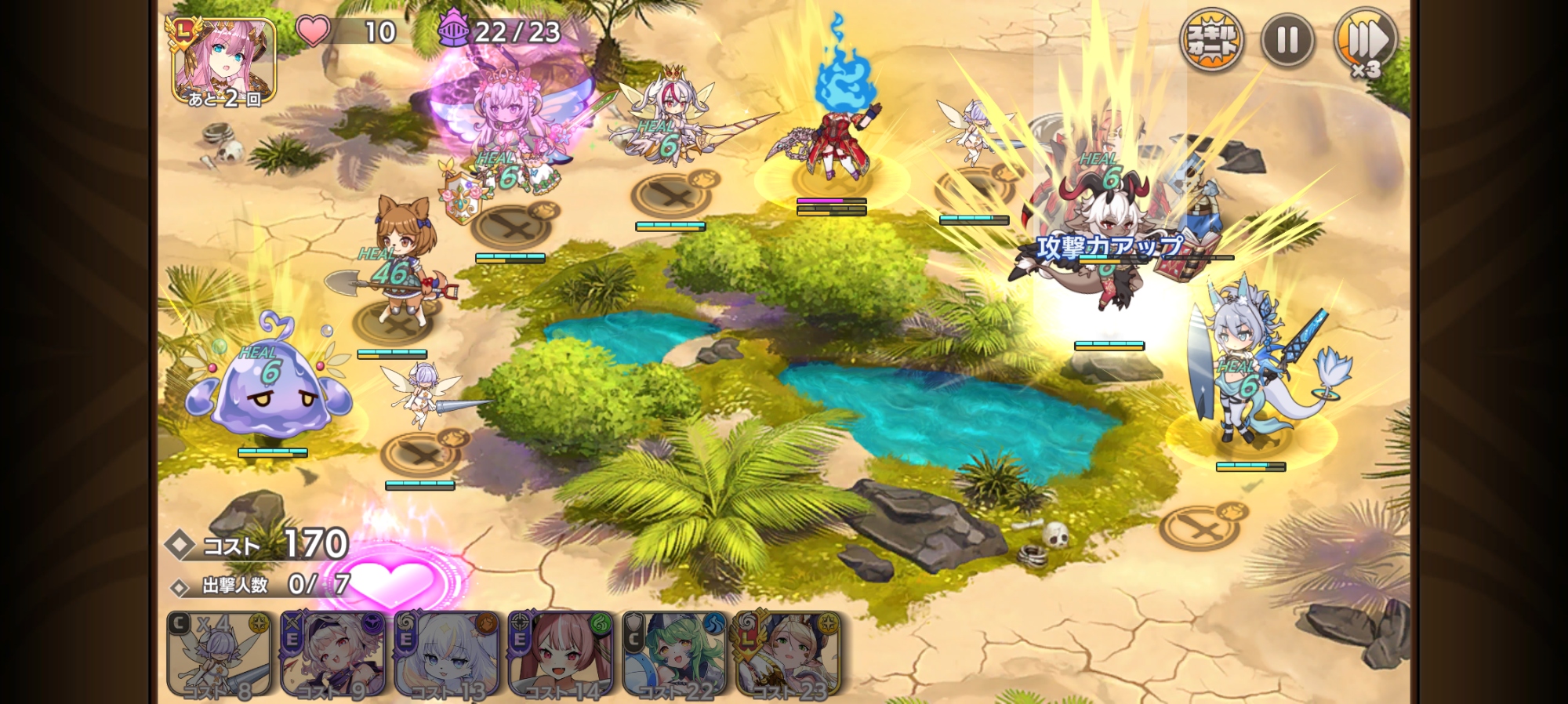Image resolution: width=1568 pixels, height=704 pixels.
Task: Choose the cost 22 green-haired unit card
Action: [x=674, y=655]
